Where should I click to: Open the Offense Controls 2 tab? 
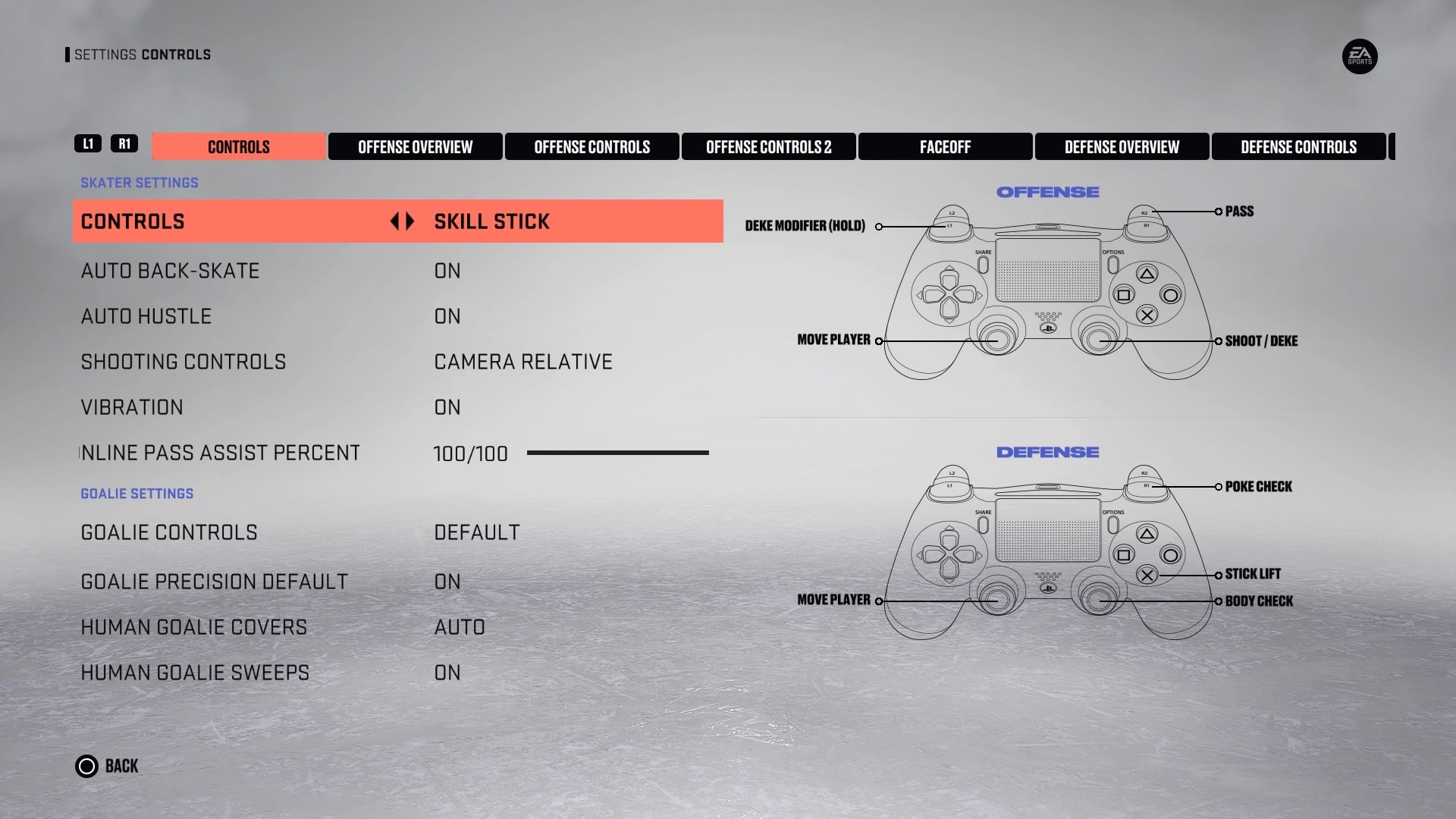pos(769,146)
